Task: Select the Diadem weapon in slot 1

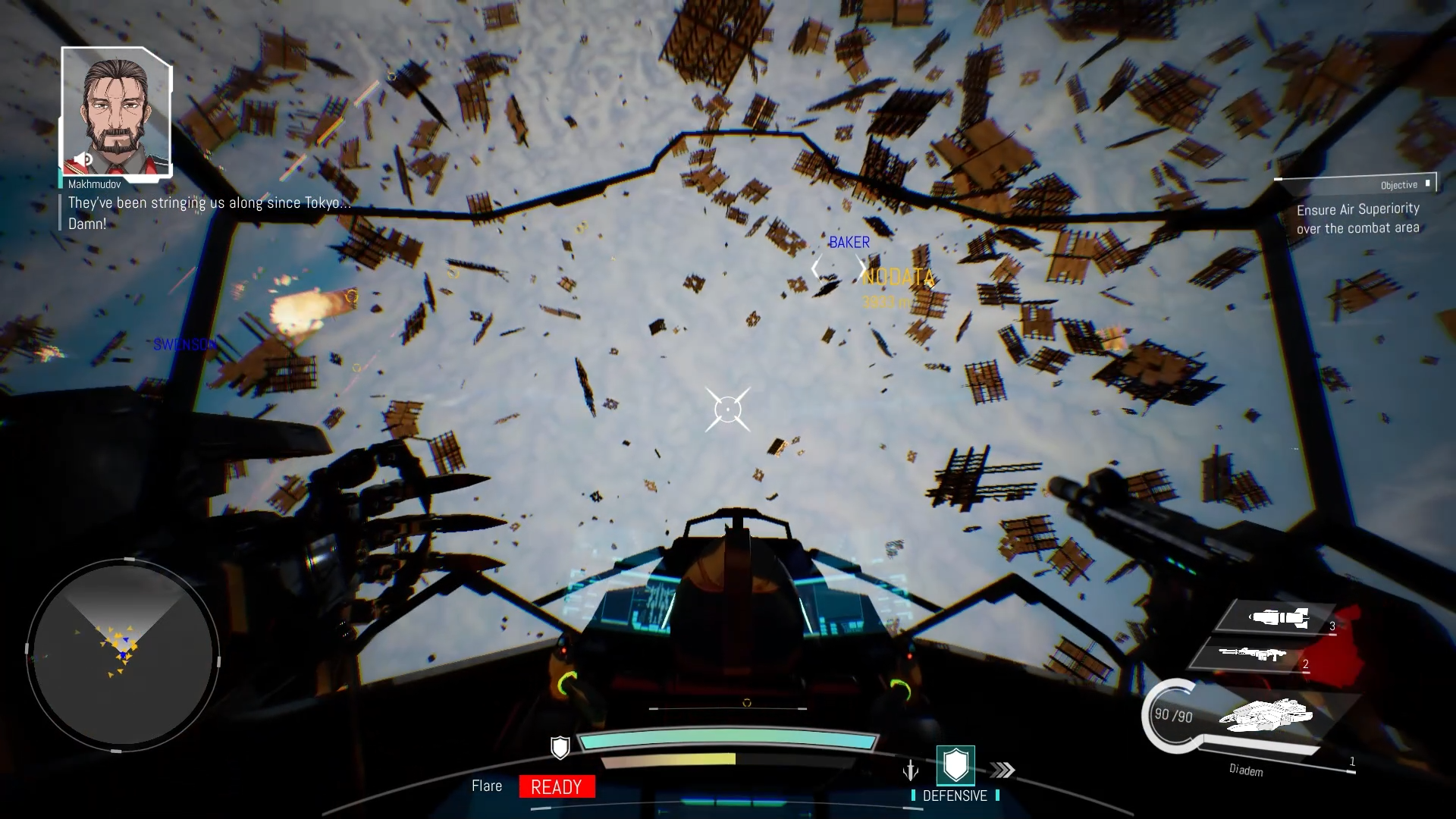Action: coord(1265,715)
